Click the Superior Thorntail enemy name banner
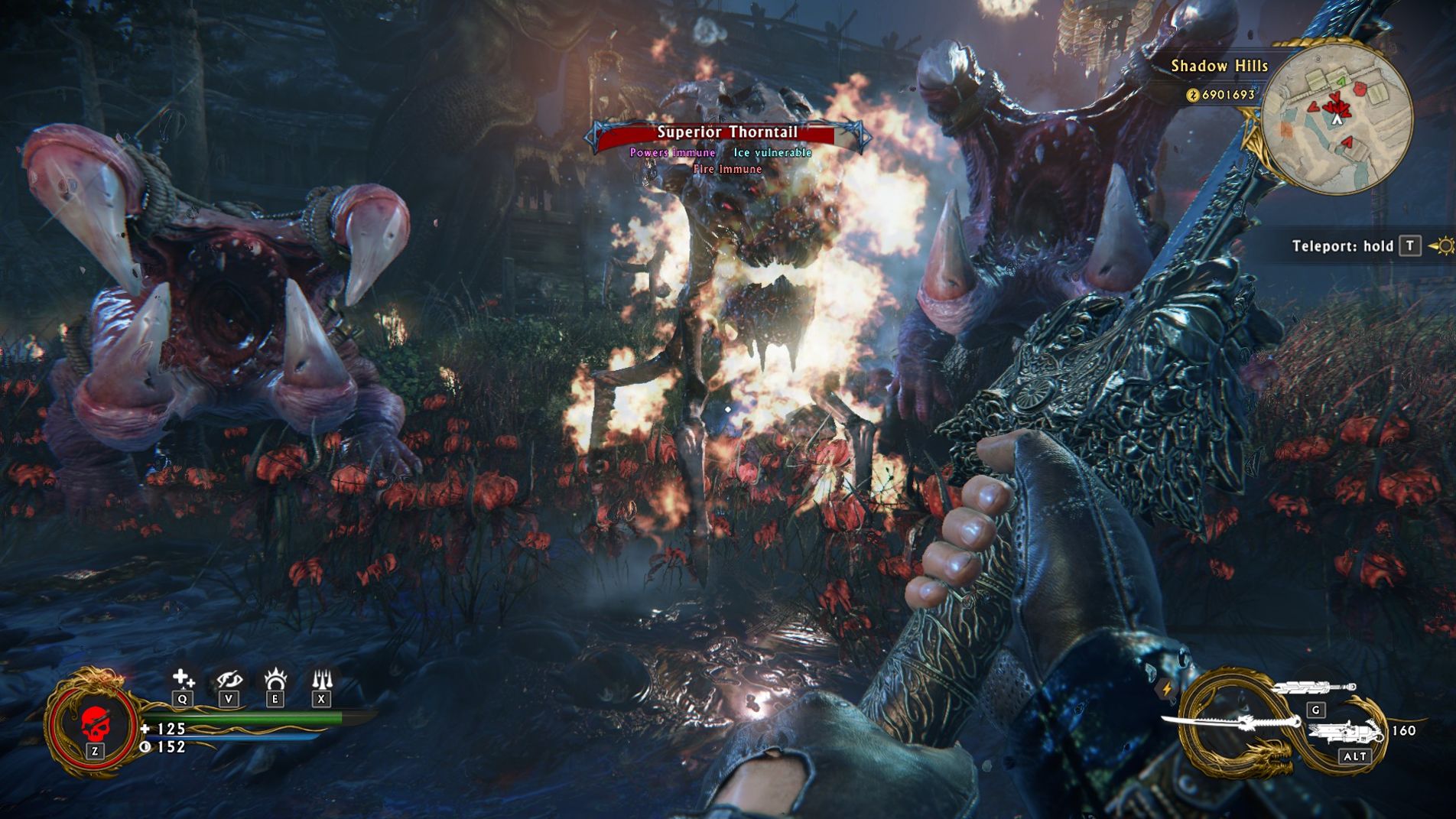 click(727, 133)
